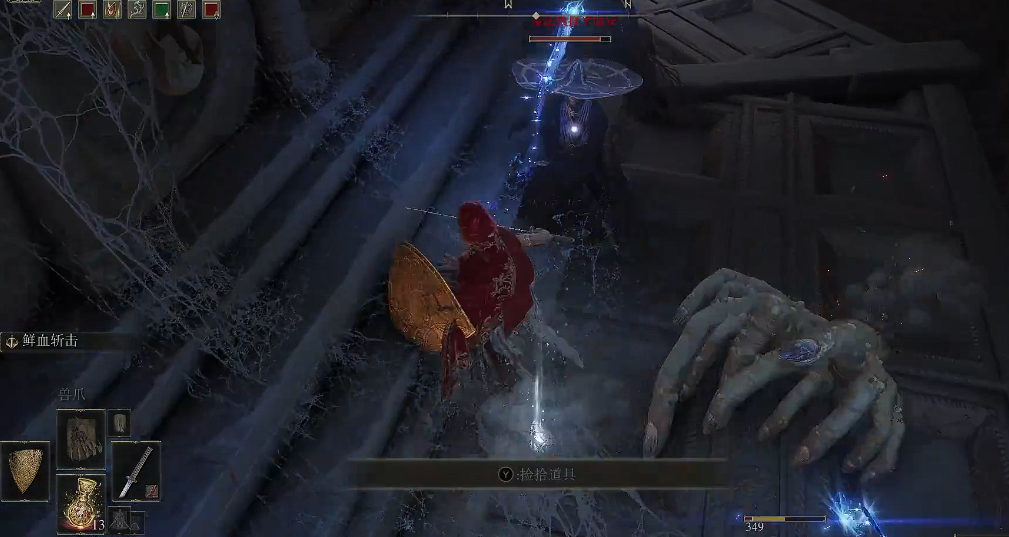Click the flame buff status icon
1009x537 pixels.
coord(113,10)
